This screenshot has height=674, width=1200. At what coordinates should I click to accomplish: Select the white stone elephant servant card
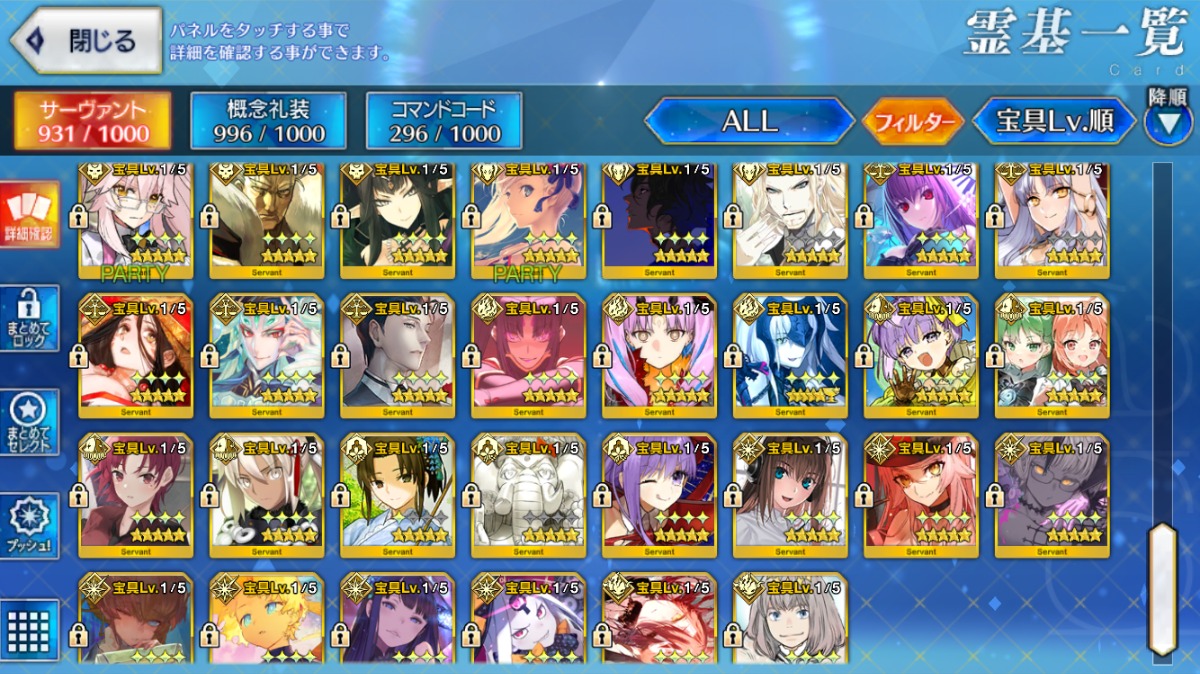point(528,495)
